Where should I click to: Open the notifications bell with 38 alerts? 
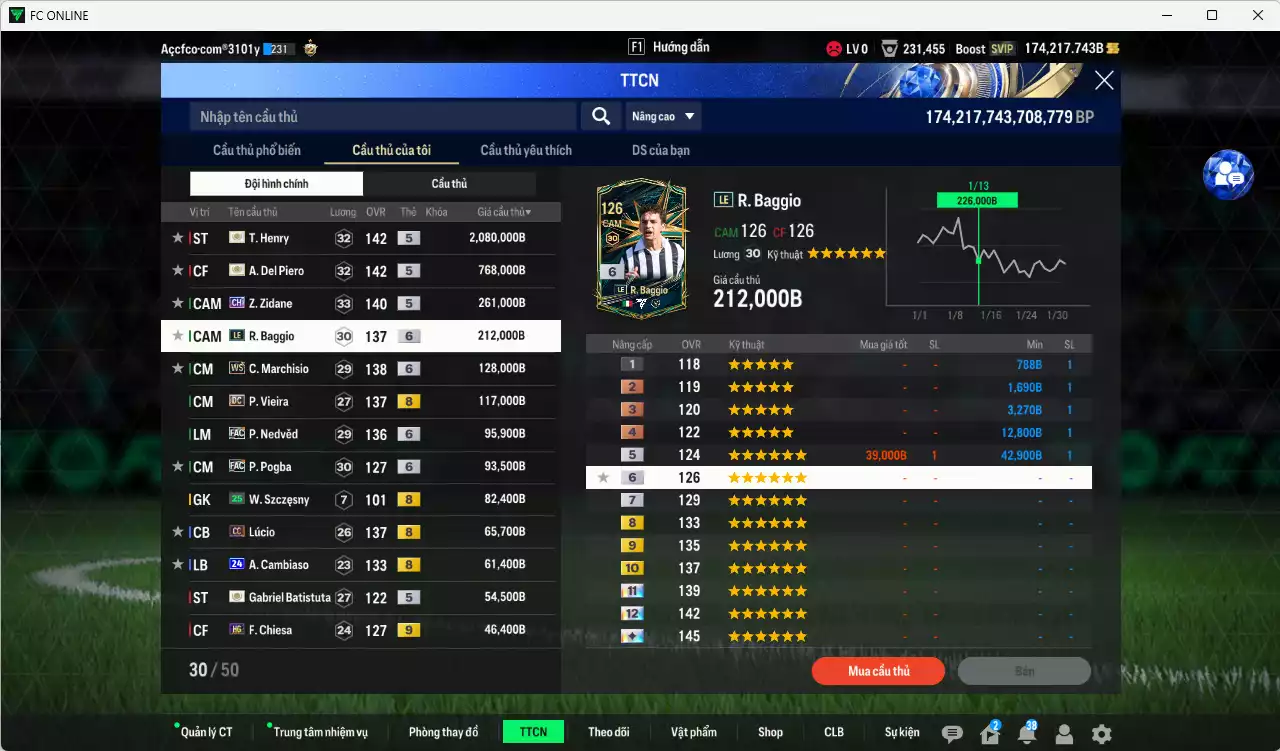coord(1027,733)
